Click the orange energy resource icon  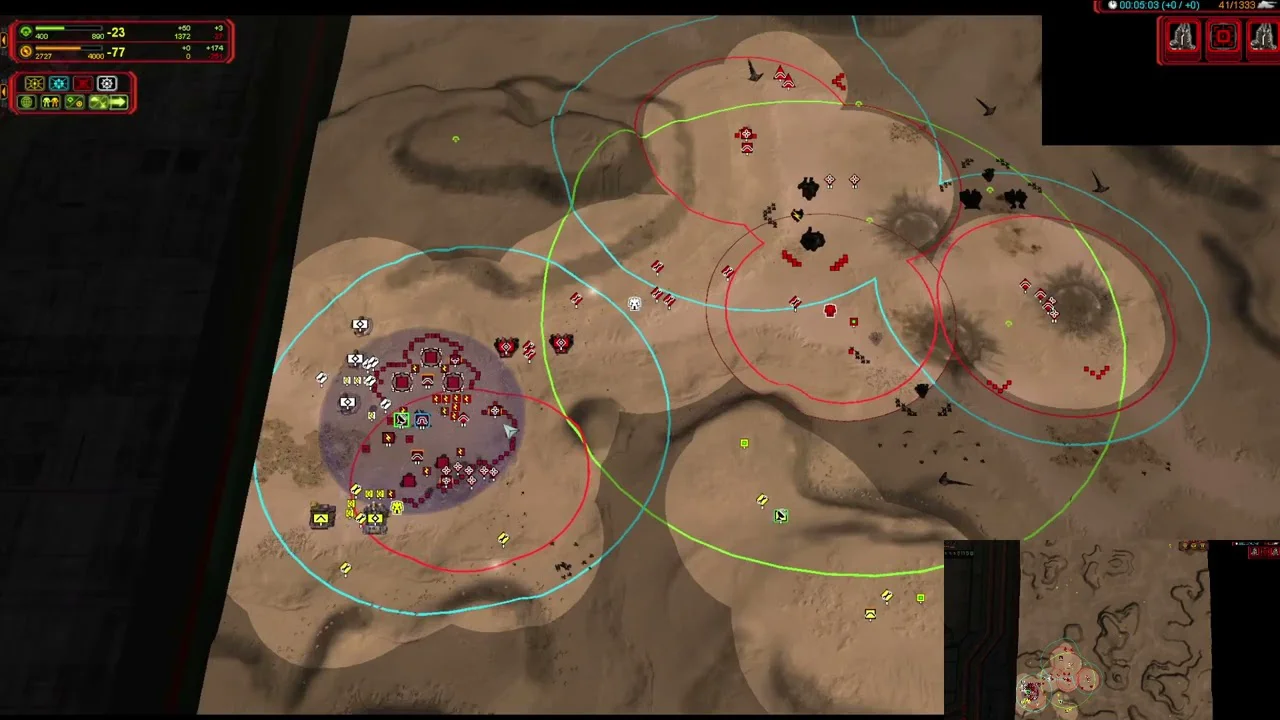coord(26,52)
